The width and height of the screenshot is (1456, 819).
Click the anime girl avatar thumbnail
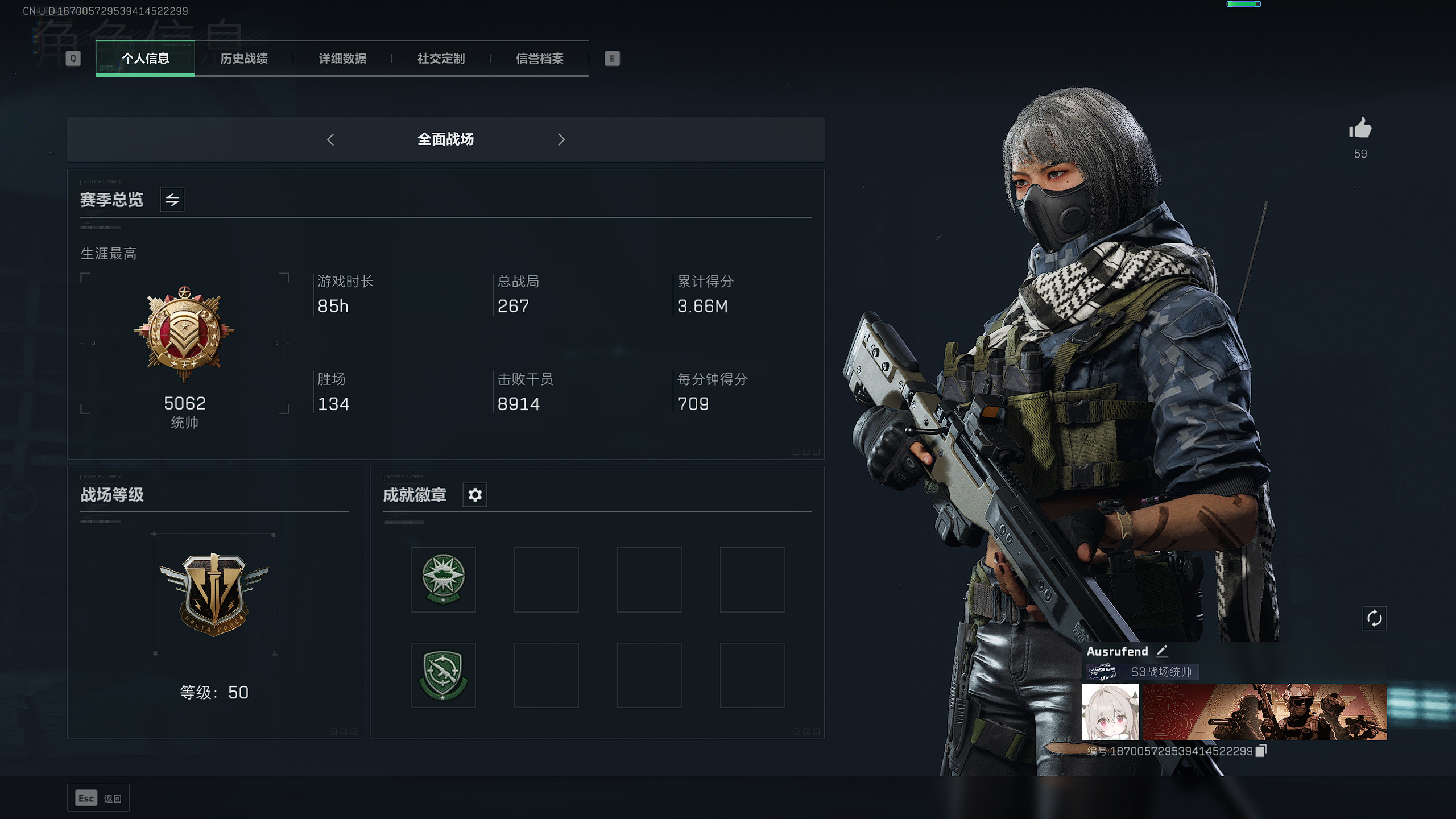(x=1110, y=712)
